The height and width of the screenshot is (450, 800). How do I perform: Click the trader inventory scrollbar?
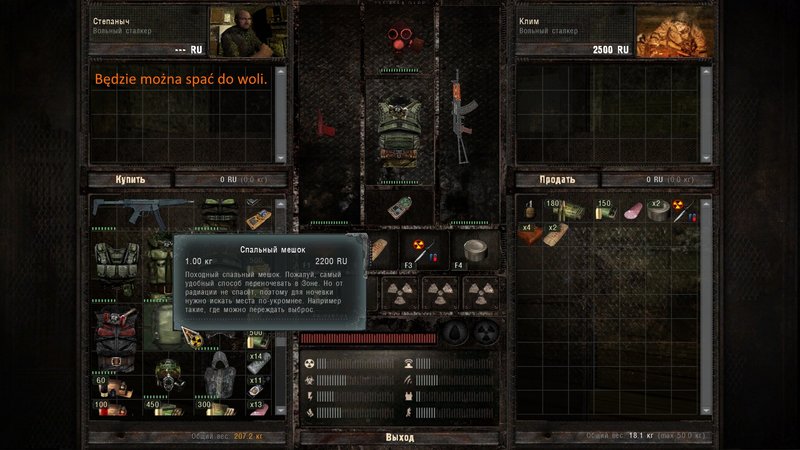[281, 300]
